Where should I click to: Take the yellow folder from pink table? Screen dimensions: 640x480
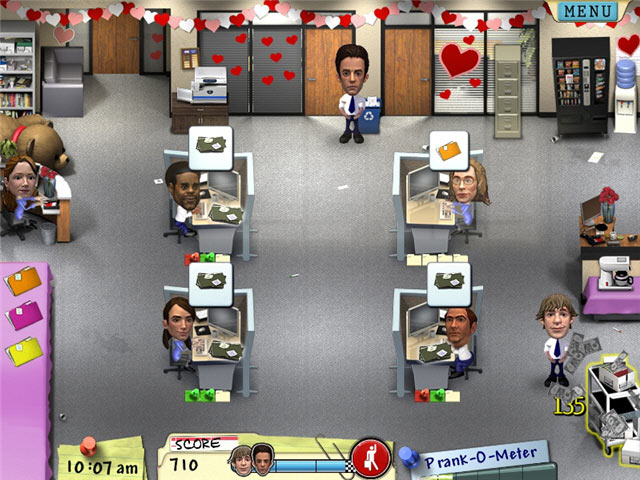point(23,351)
